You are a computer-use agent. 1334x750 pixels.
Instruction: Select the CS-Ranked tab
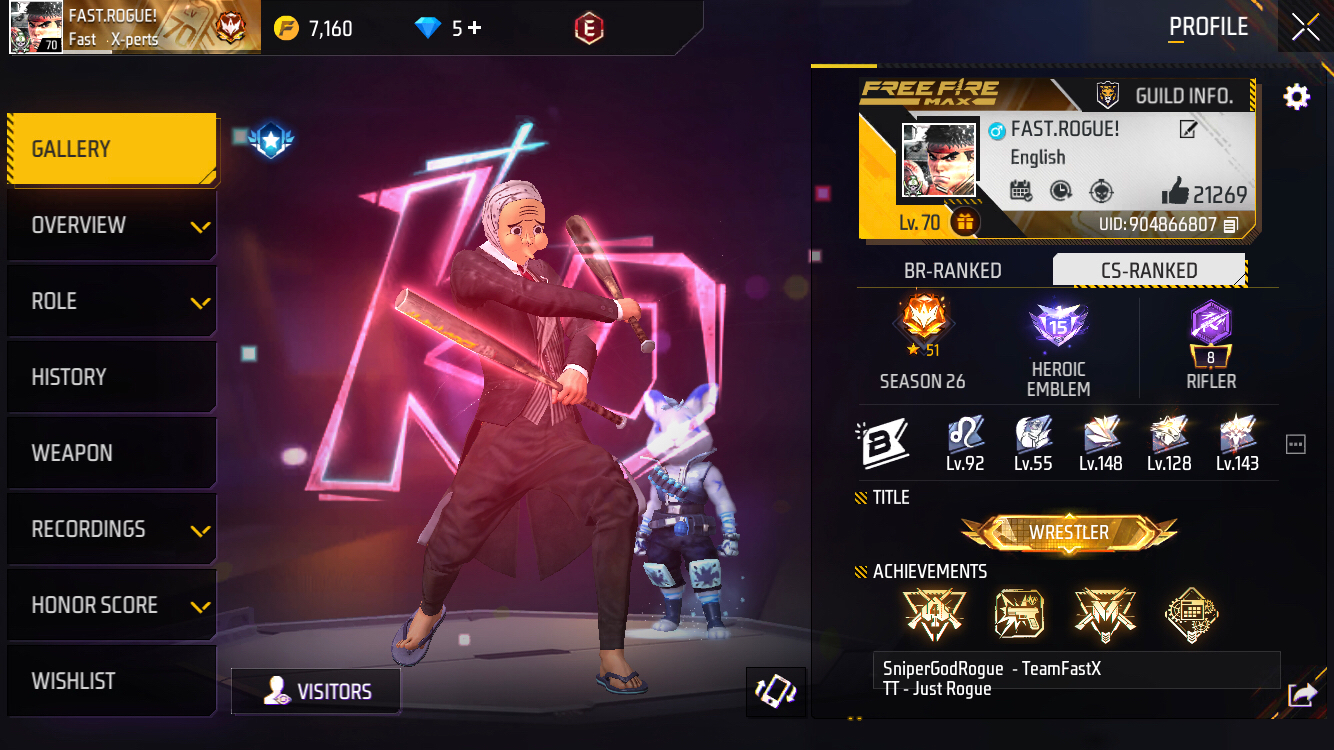click(x=1149, y=271)
